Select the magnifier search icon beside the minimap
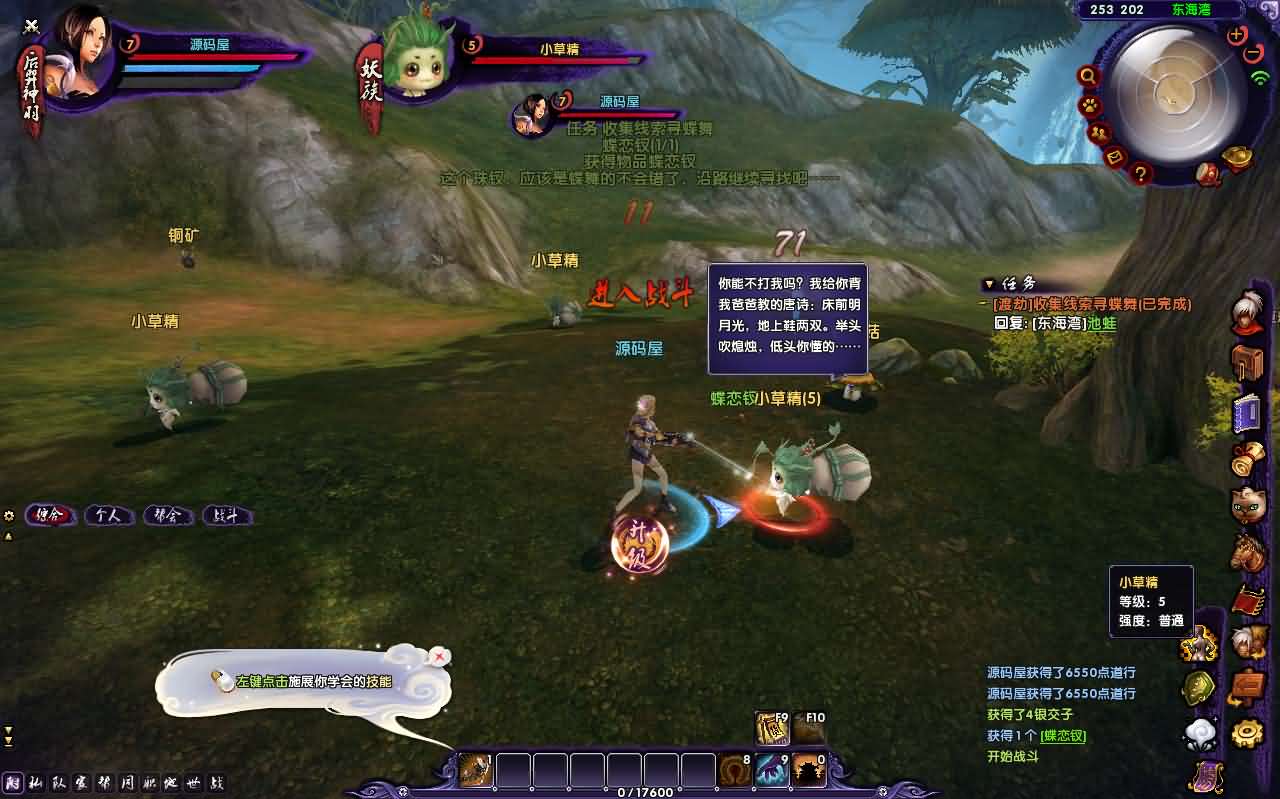Viewport: 1280px width, 799px height. (x=1086, y=76)
